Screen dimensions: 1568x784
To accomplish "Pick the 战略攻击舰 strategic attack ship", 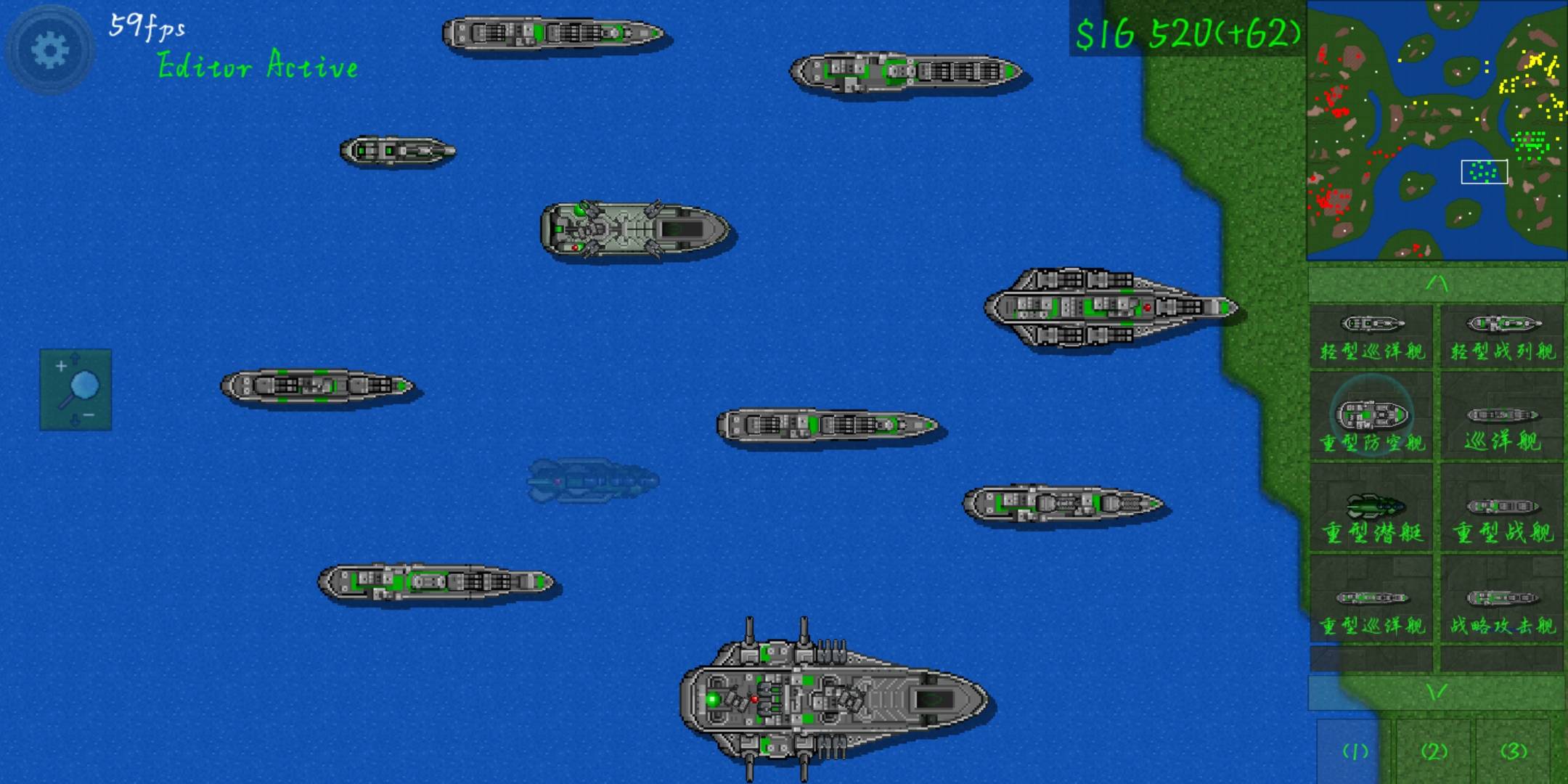I will (1501, 608).
